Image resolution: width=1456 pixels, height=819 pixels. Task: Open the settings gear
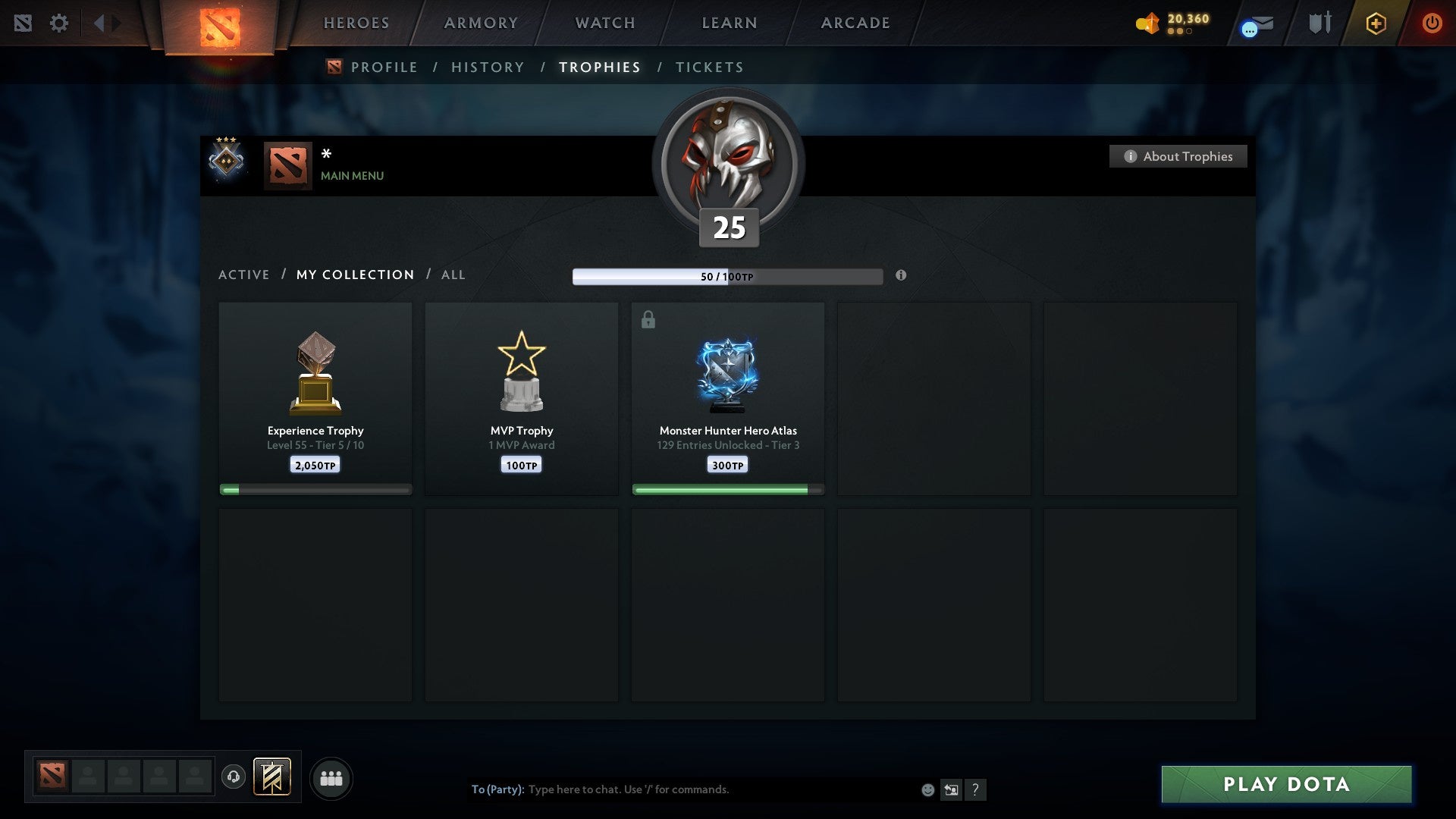pyautogui.click(x=59, y=23)
